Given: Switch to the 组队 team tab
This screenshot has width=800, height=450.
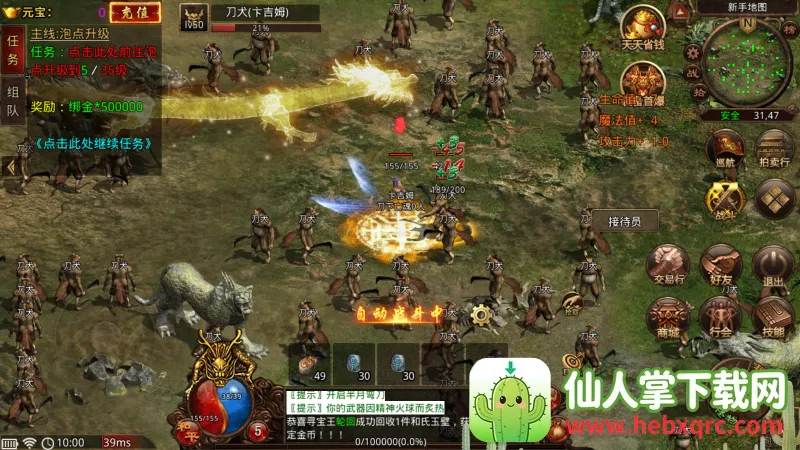Looking at the screenshot, I should coord(13,101).
